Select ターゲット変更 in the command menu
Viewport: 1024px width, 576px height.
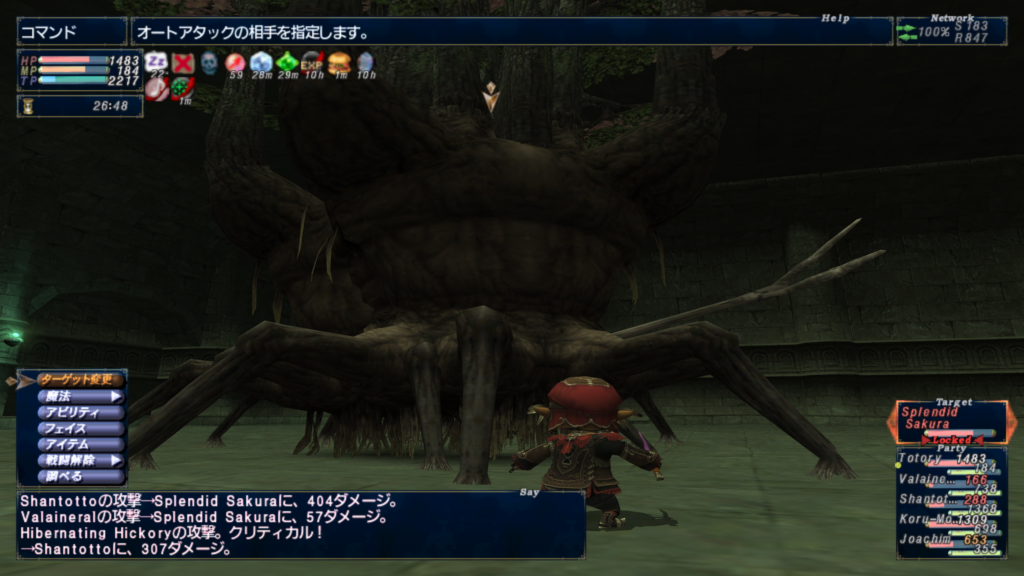[80, 380]
